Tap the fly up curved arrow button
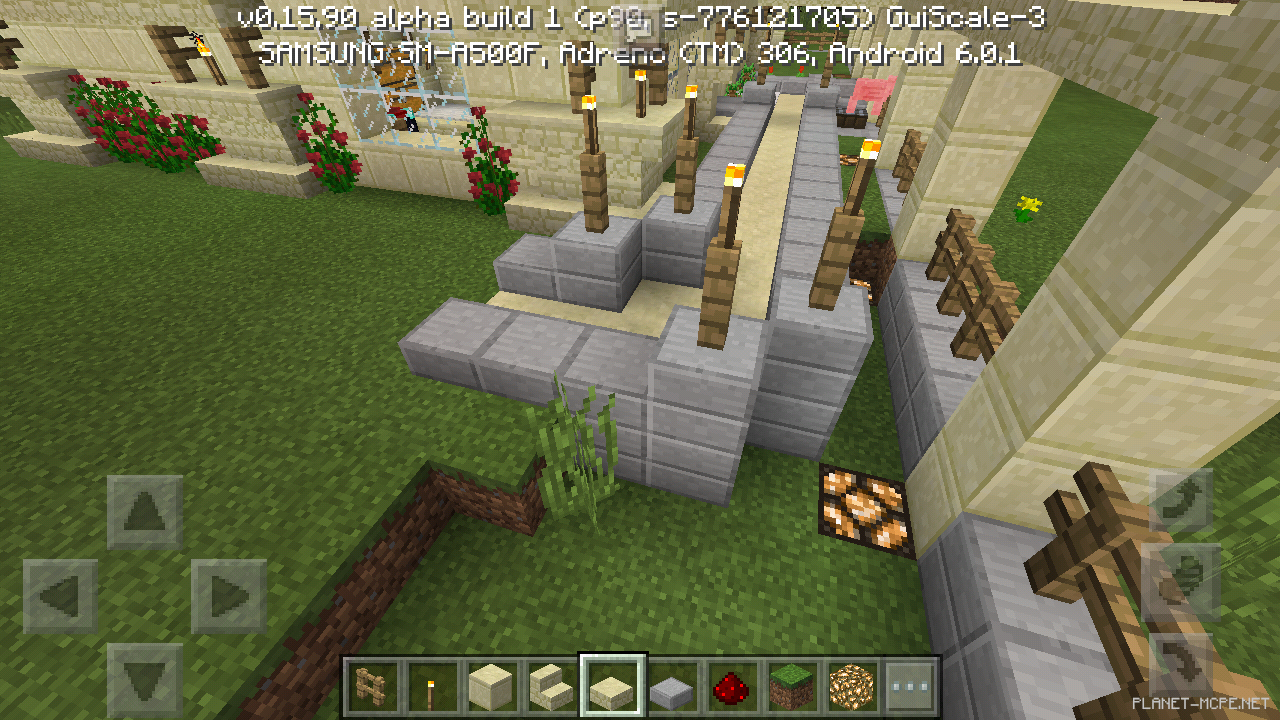 pyautogui.click(x=1184, y=497)
